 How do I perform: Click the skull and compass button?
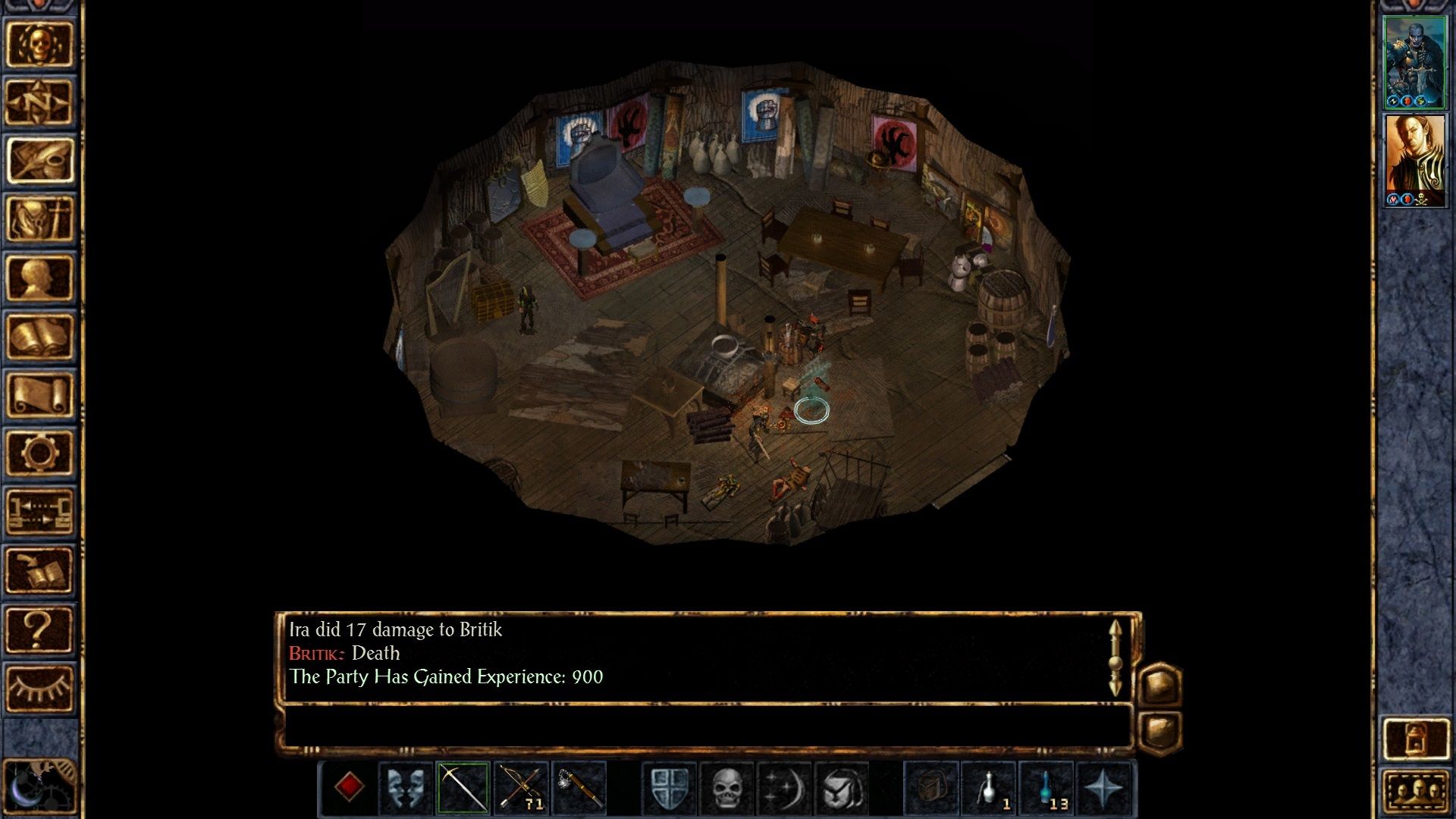[39, 44]
